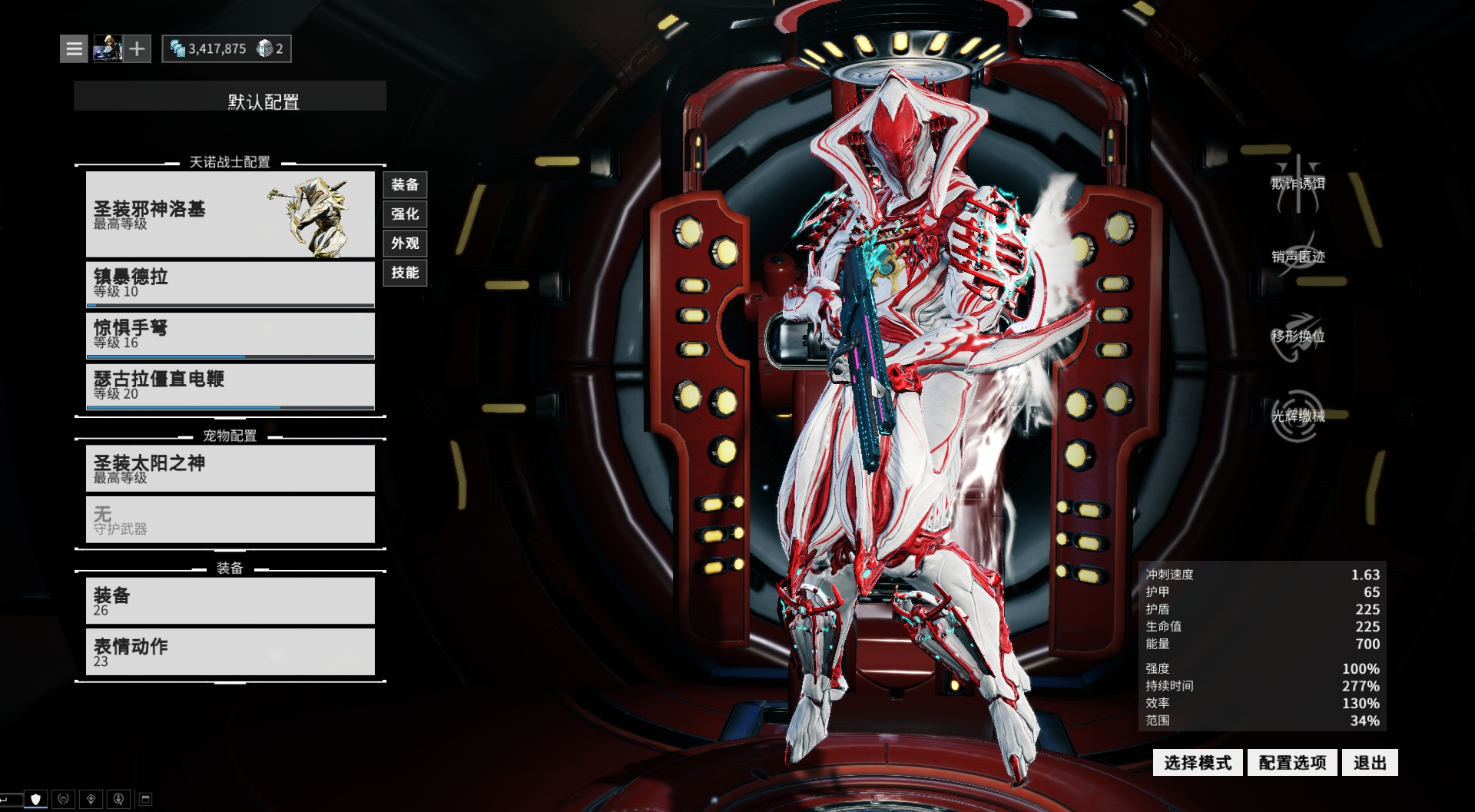Open the 惊惧手弩 secondary weapon slot
Viewport: 1475px width, 812px height.
point(230,335)
